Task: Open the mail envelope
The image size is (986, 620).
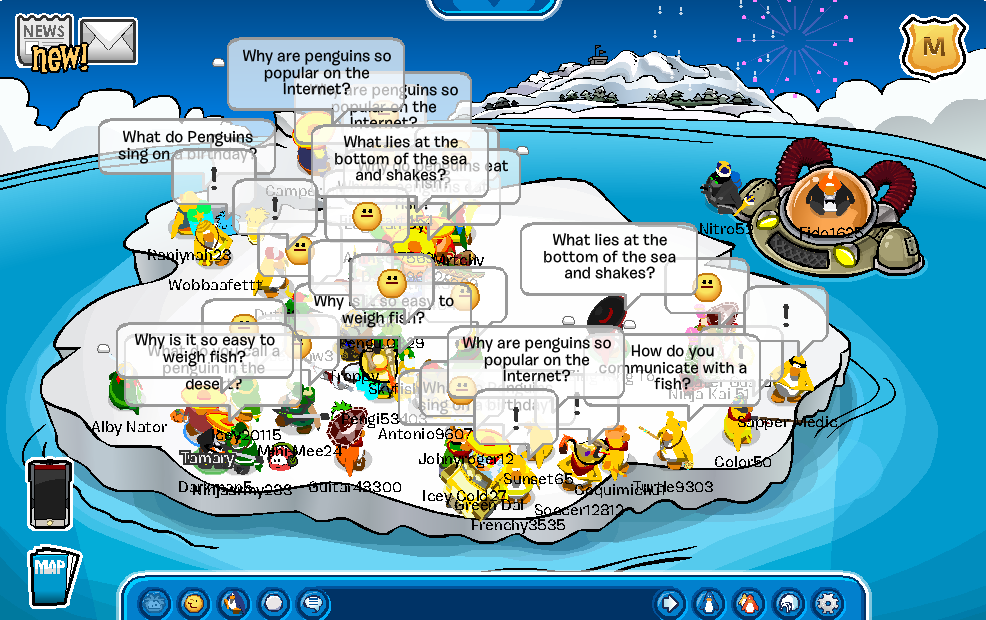Action: click(108, 40)
